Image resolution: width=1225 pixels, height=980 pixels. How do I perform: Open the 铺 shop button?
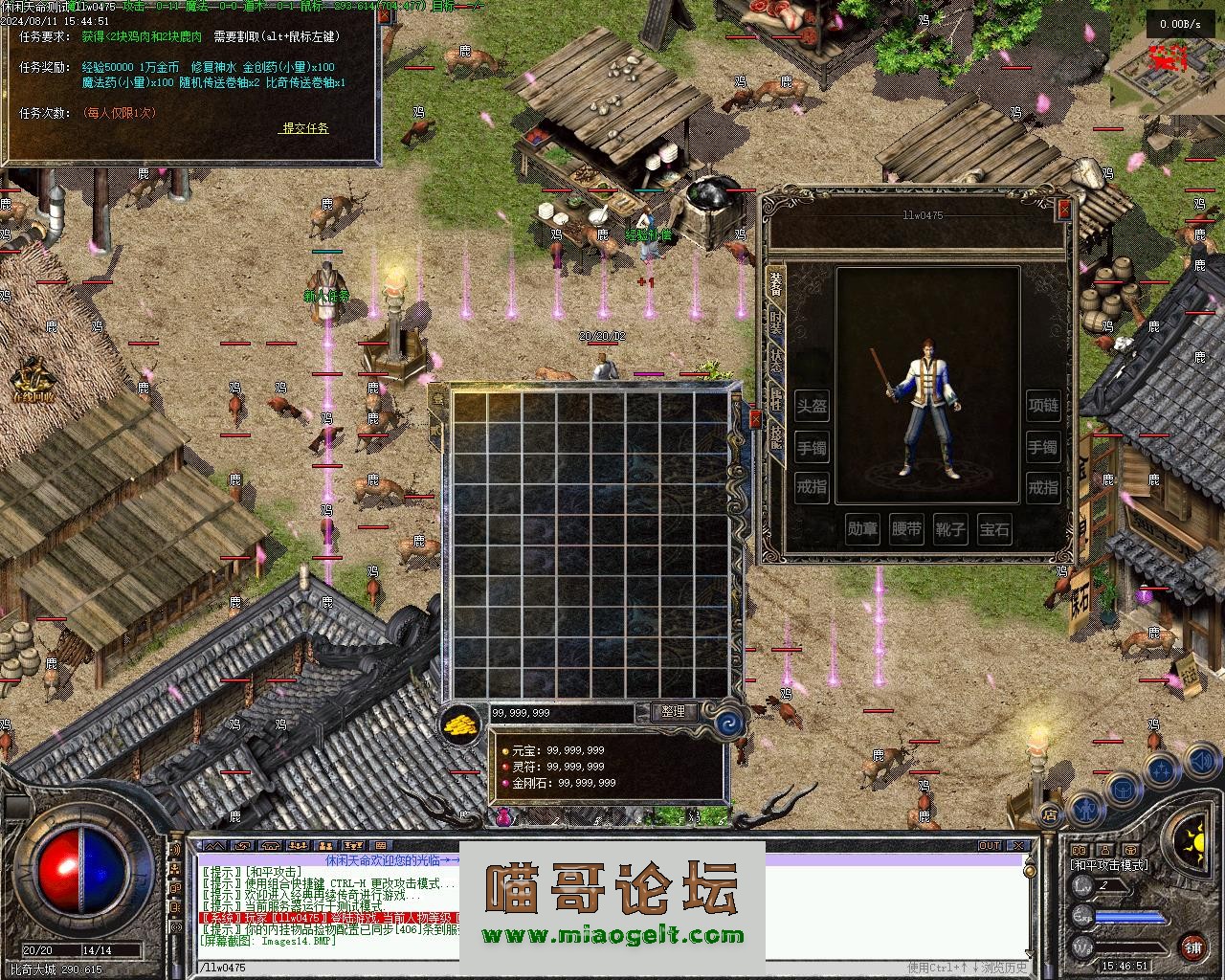pos(1192,947)
